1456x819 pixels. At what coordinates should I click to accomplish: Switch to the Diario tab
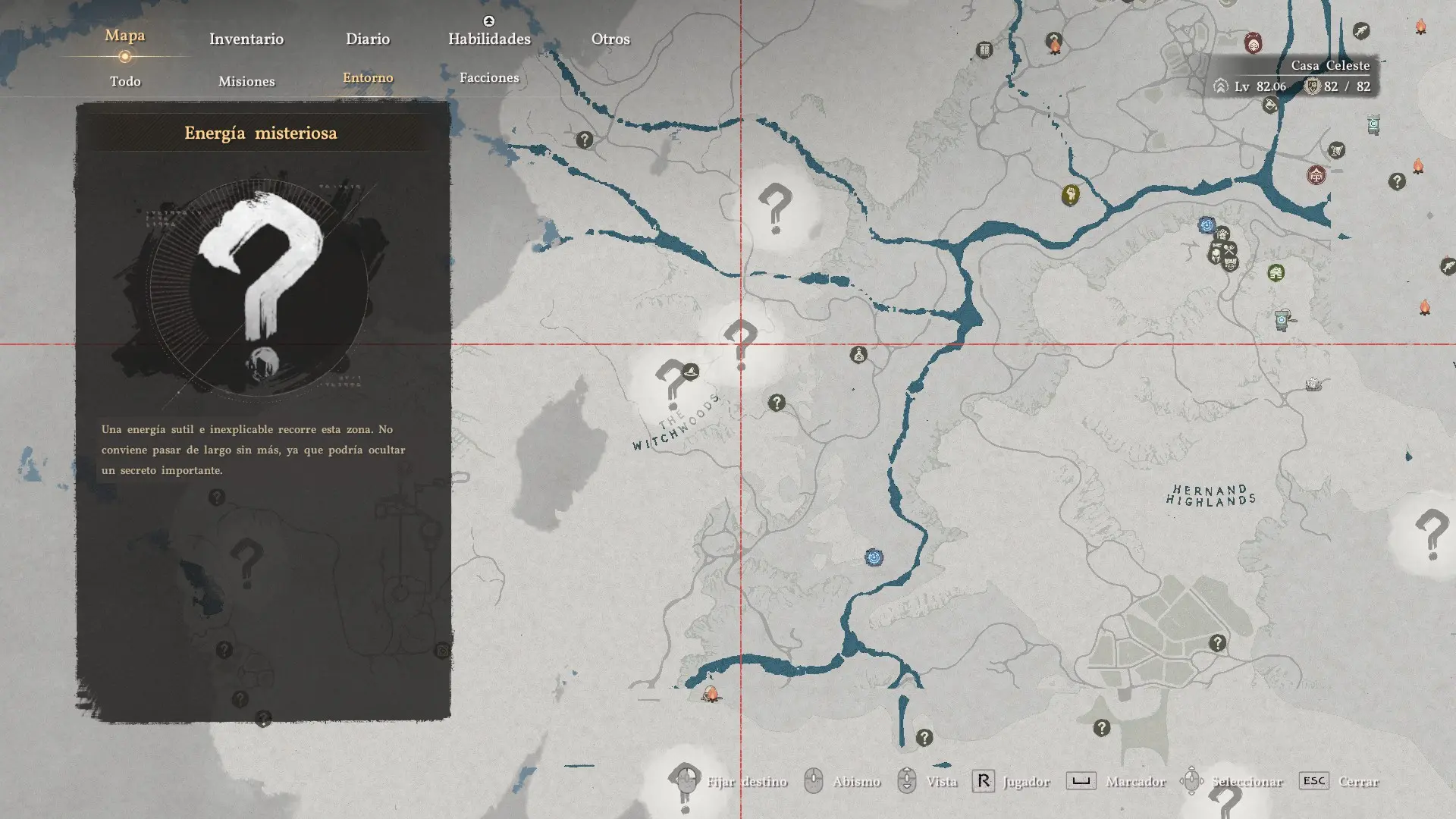point(368,39)
